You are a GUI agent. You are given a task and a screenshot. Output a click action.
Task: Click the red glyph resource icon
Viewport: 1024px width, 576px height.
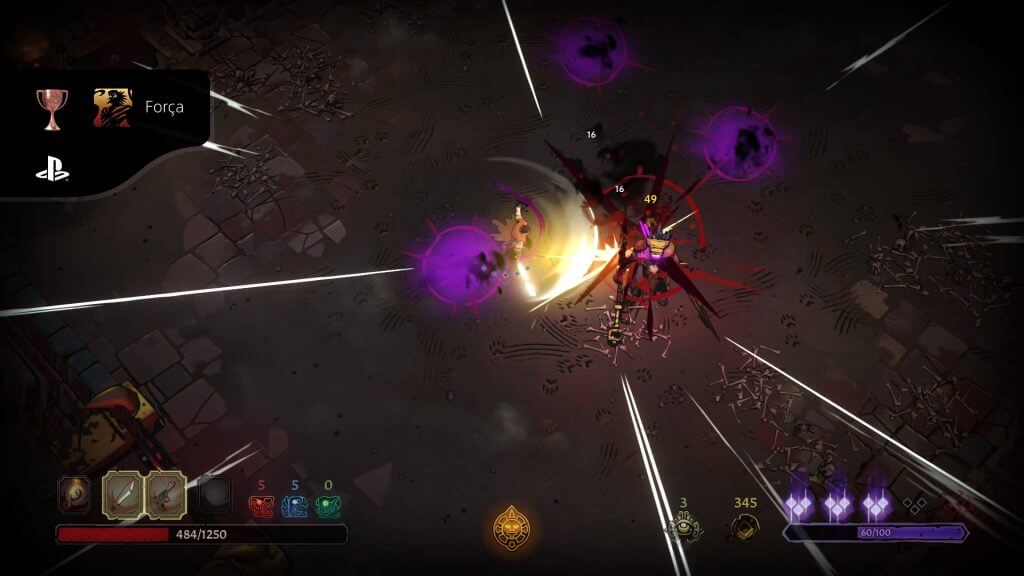click(x=261, y=506)
